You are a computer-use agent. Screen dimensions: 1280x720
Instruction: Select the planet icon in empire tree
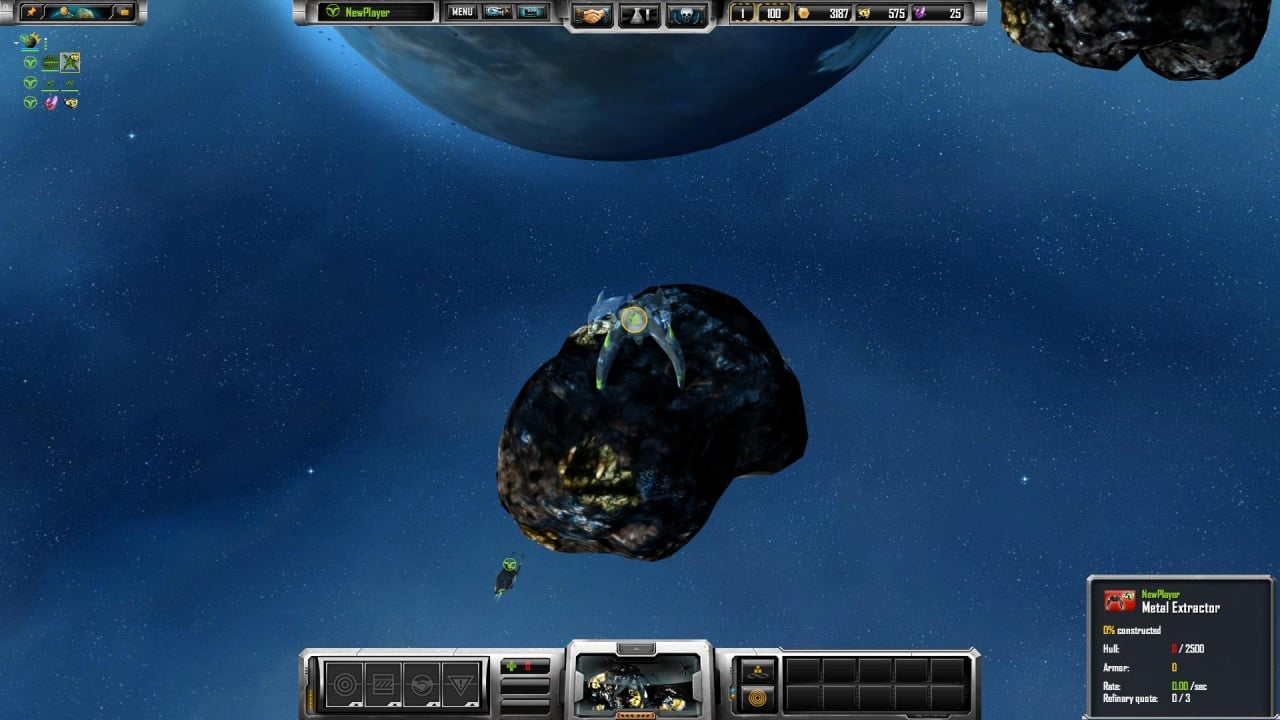click(x=30, y=41)
